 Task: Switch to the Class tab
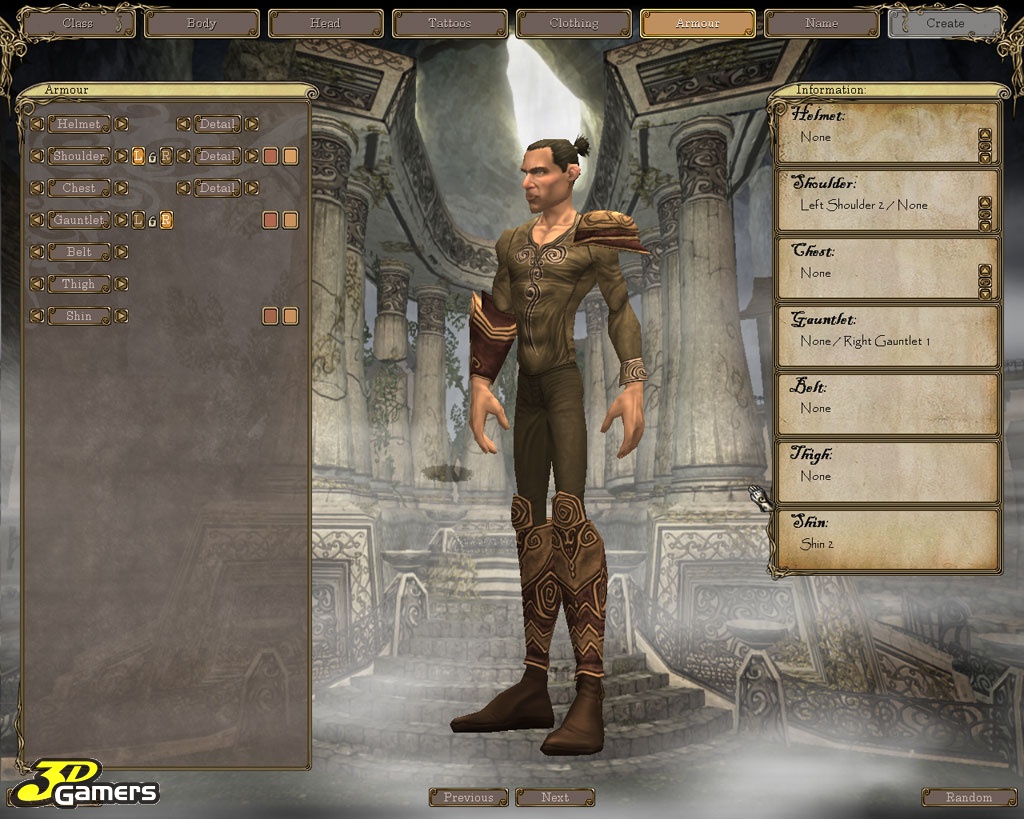(78, 23)
